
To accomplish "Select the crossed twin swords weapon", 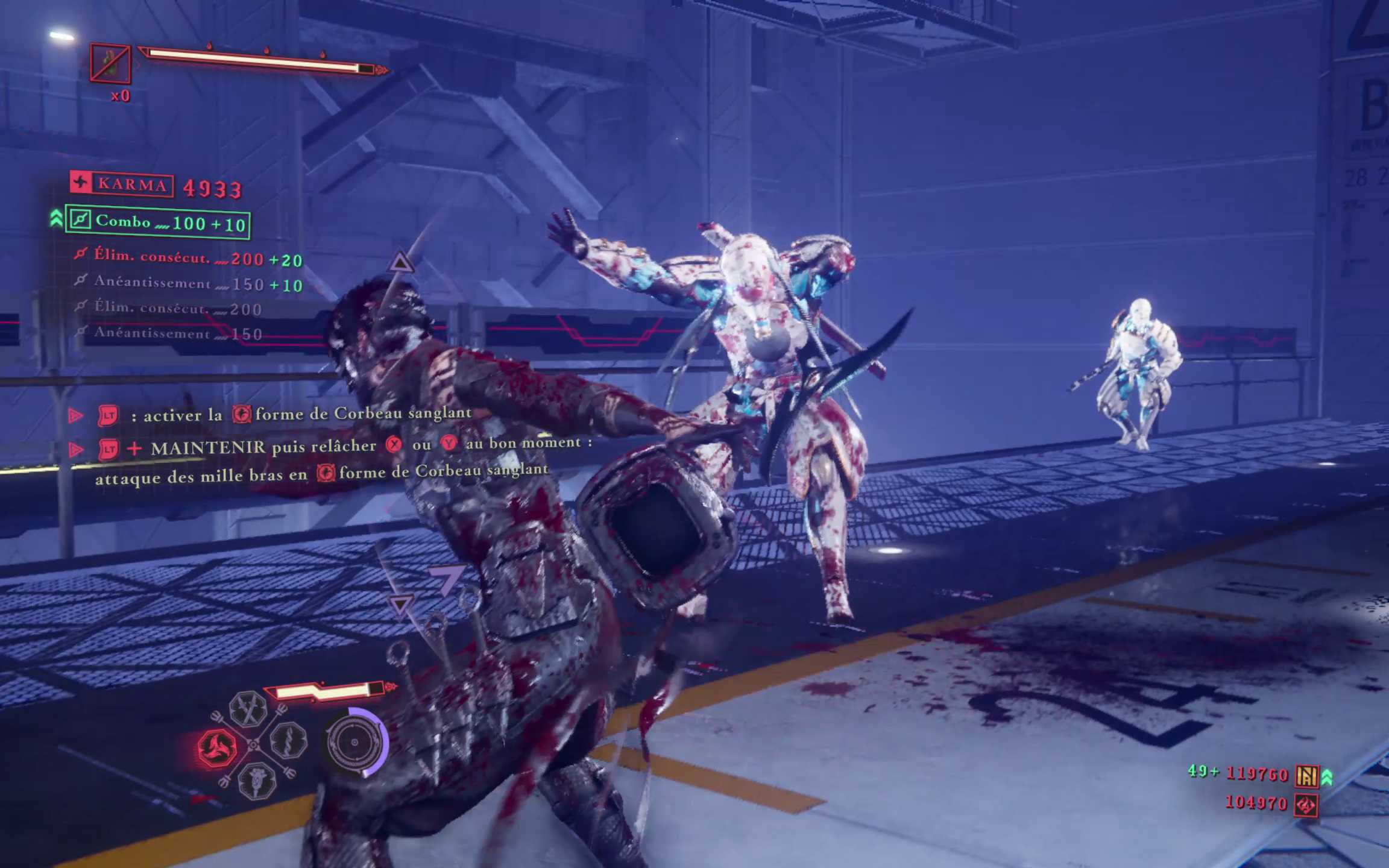I will tap(248, 708).
